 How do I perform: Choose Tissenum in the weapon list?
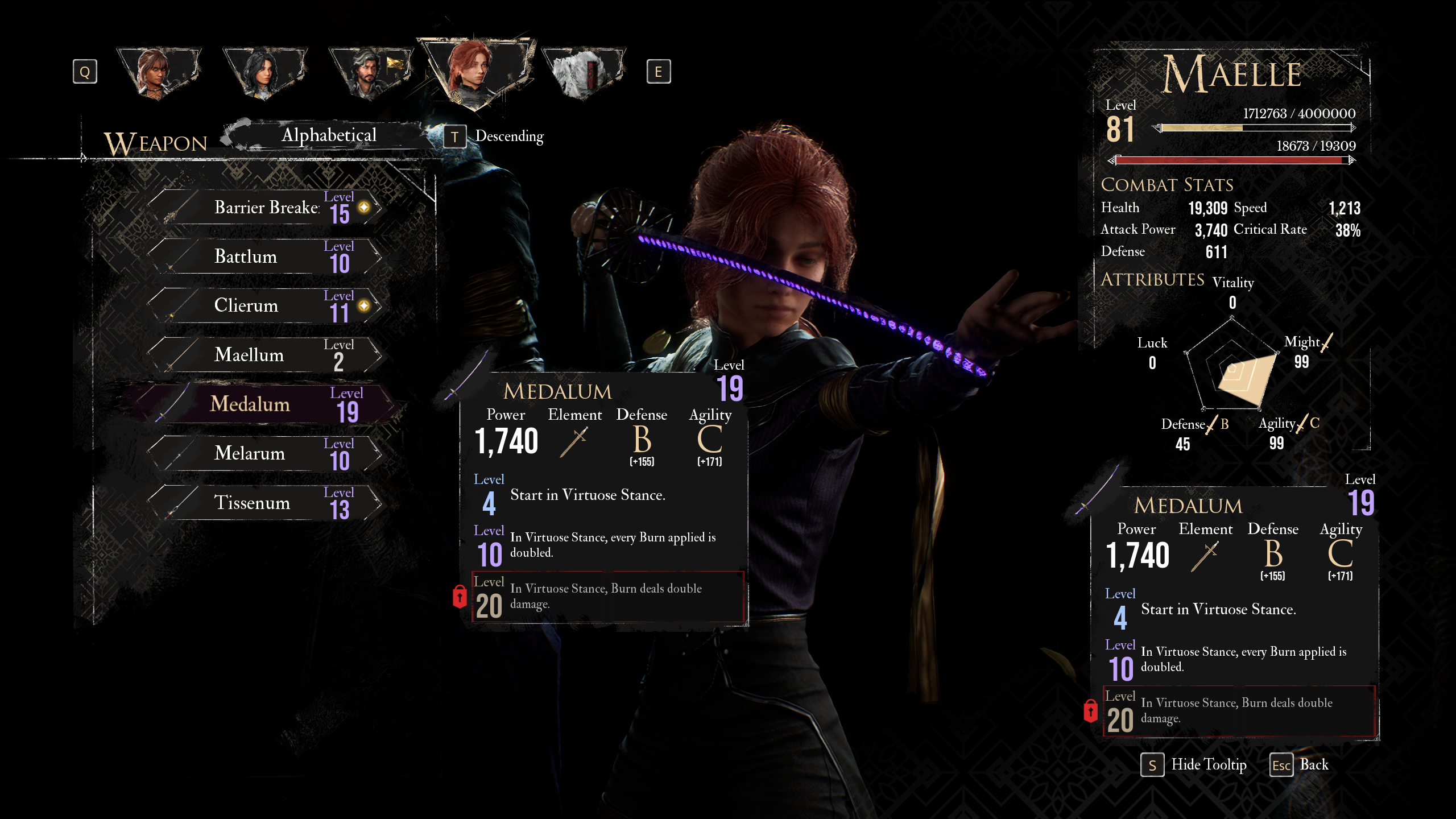265,503
